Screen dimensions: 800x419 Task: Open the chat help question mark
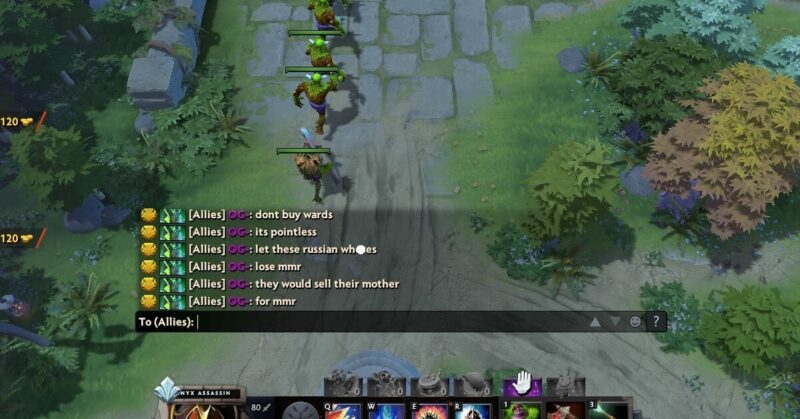pyautogui.click(x=656, y=322)
